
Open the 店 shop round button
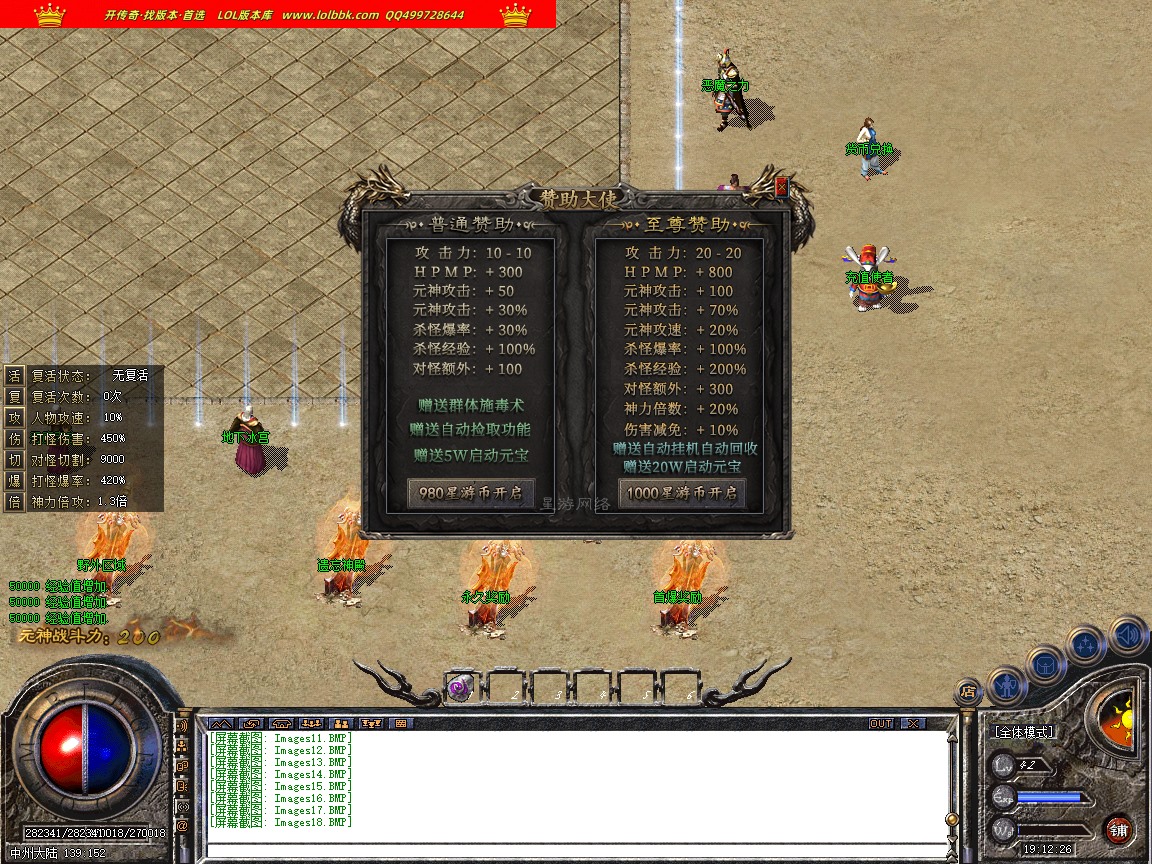point(968,690)
